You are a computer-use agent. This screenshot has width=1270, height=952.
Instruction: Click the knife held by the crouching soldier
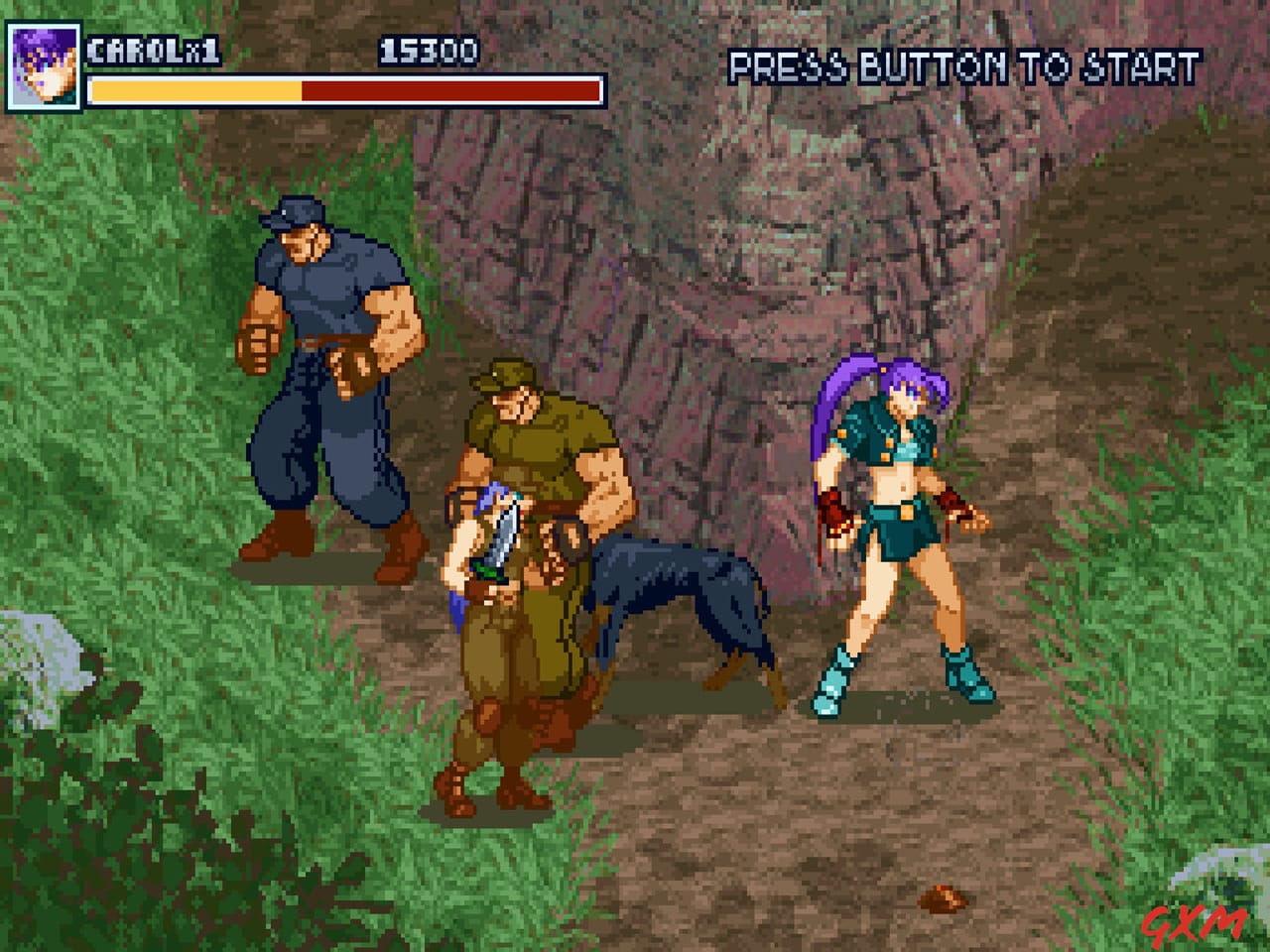(x=508, y=540)
